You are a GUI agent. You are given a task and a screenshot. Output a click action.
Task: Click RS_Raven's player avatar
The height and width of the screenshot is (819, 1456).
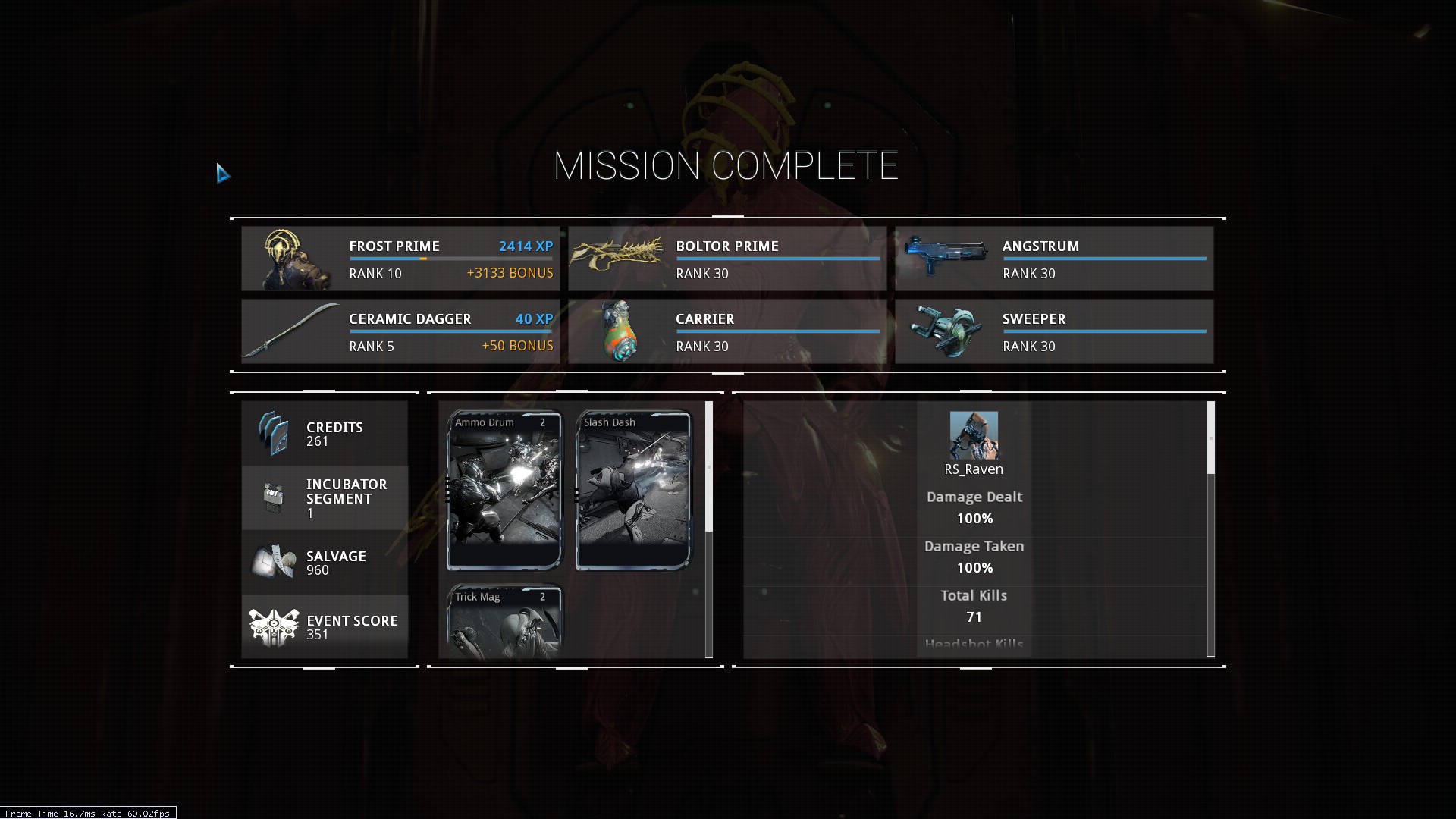974,435
